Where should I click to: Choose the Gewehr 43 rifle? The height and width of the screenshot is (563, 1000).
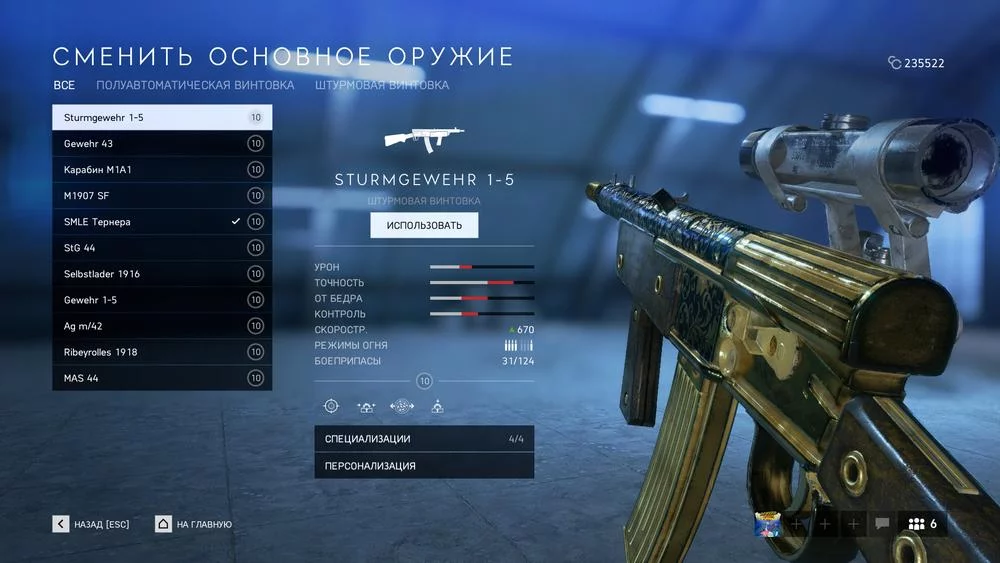[160, 143]
